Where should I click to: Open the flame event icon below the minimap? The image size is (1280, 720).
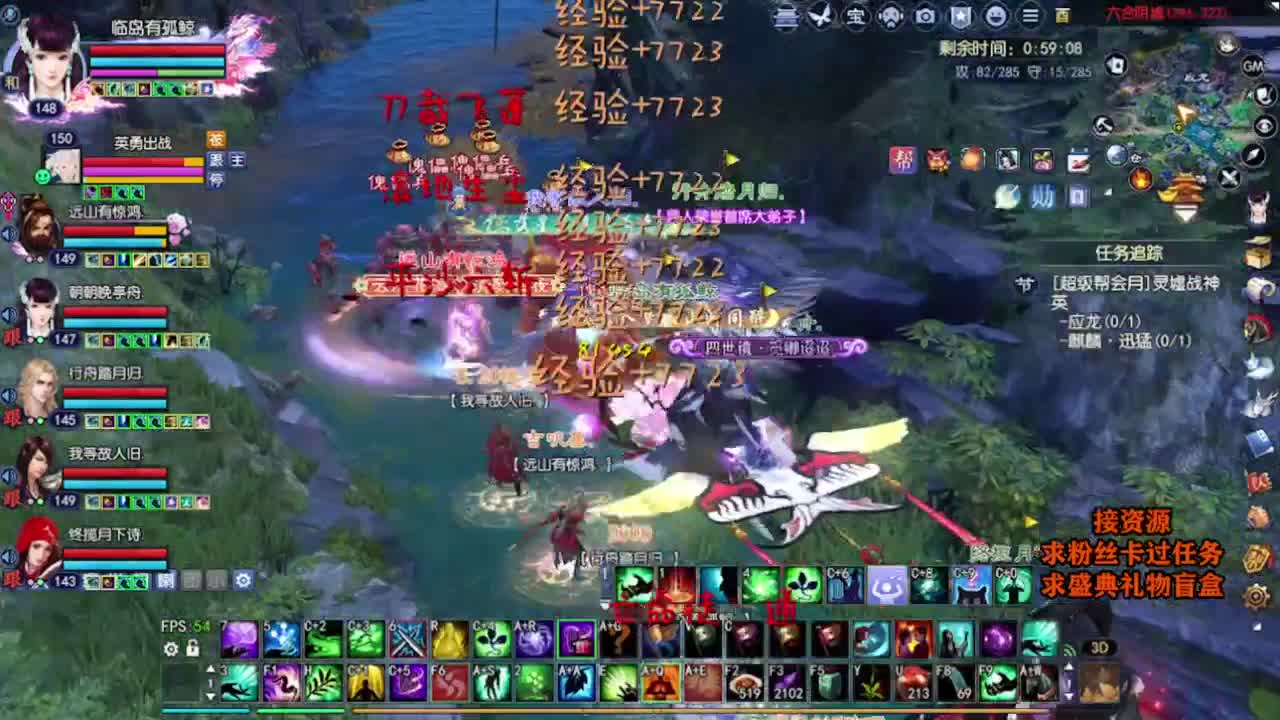1140,180
